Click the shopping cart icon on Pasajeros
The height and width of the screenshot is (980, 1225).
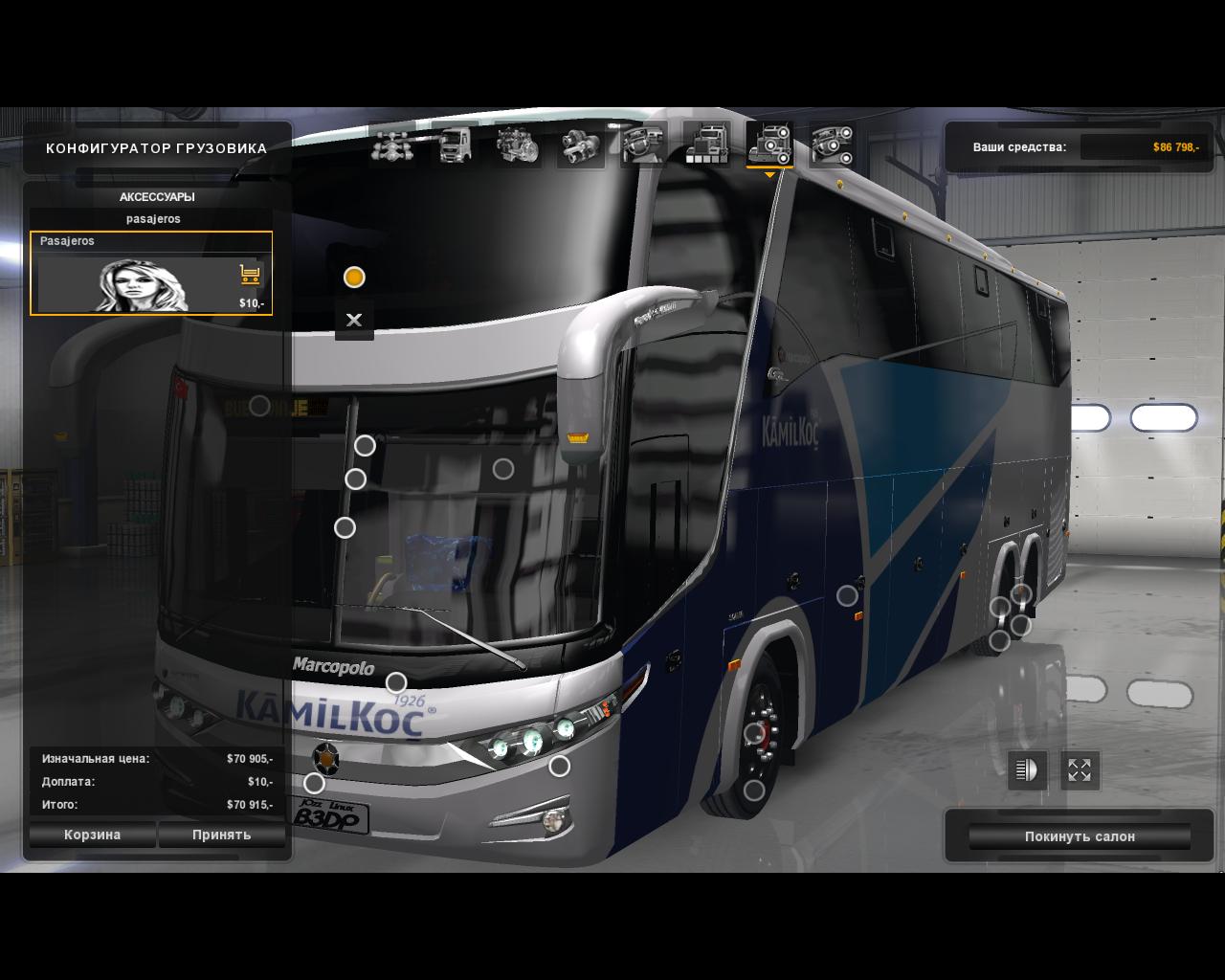tap(251, 276)
